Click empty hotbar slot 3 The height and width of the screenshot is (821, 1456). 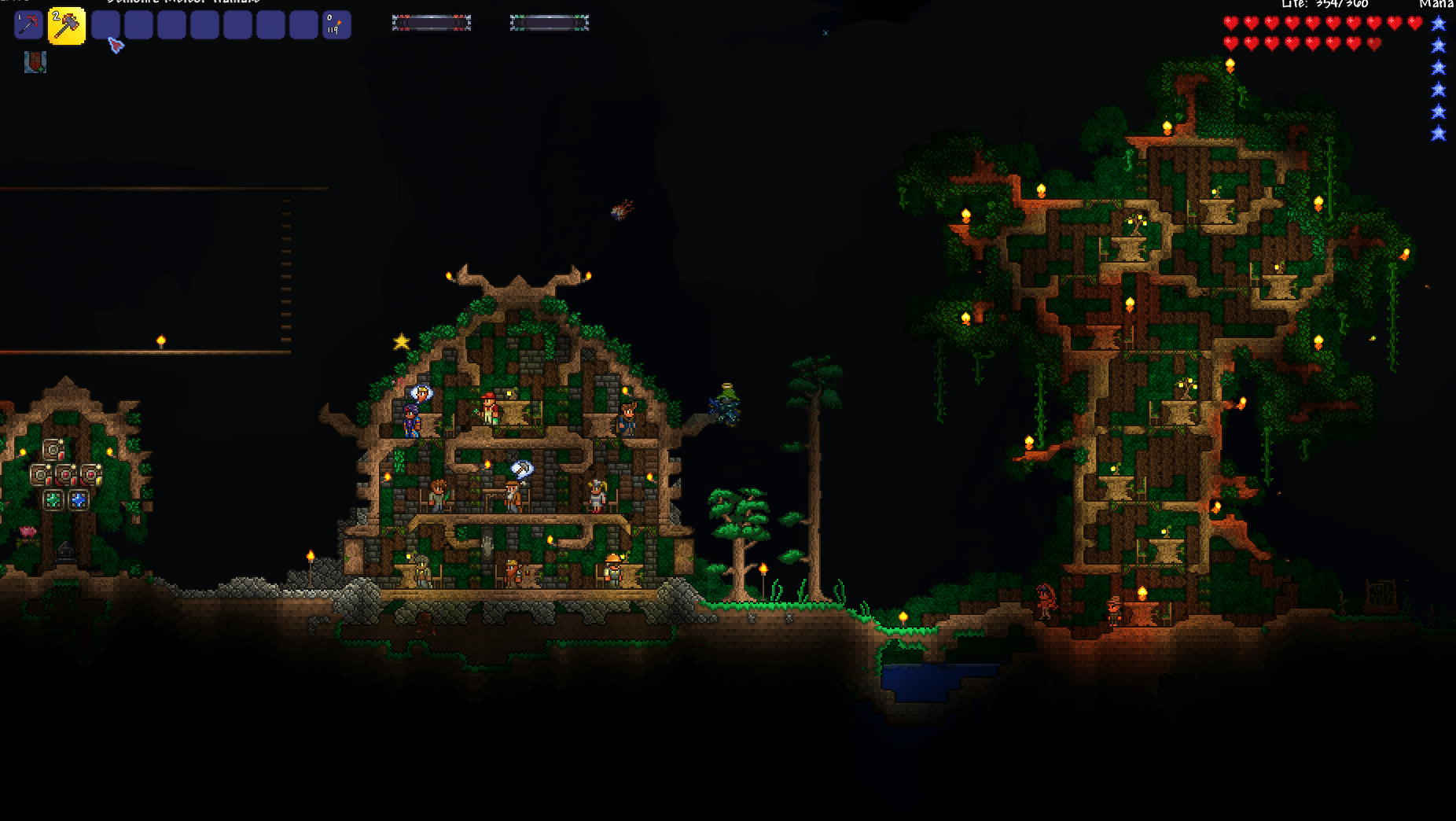pos(107,24)
